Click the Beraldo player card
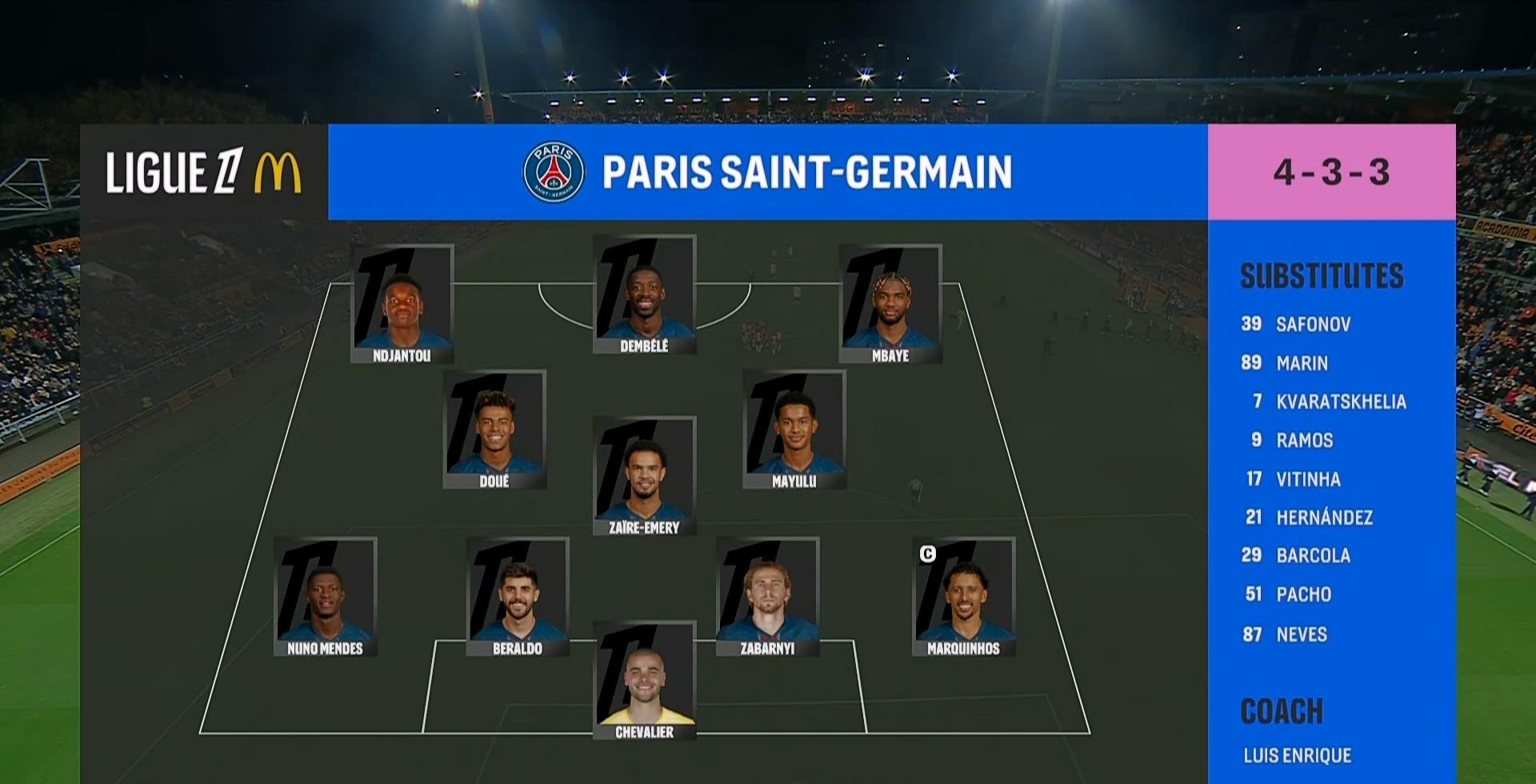The image size is (1536, 784). tap(518, 597)
